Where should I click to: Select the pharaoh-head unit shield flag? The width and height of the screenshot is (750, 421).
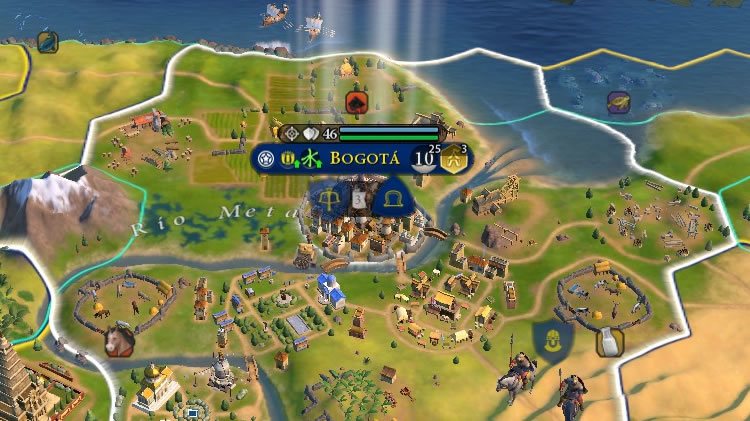552,340
